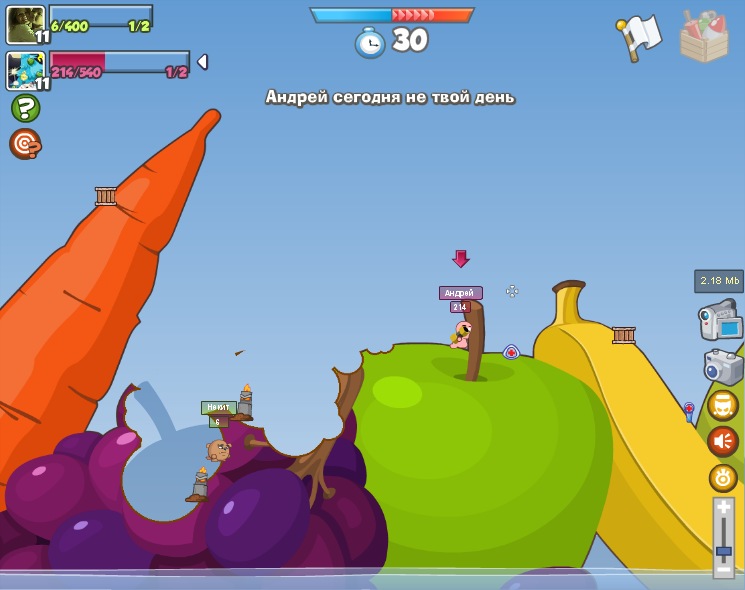745x590 pixels.
Task: Click the video camera record button
Action: pyautogui.click(x=720, y=321)
